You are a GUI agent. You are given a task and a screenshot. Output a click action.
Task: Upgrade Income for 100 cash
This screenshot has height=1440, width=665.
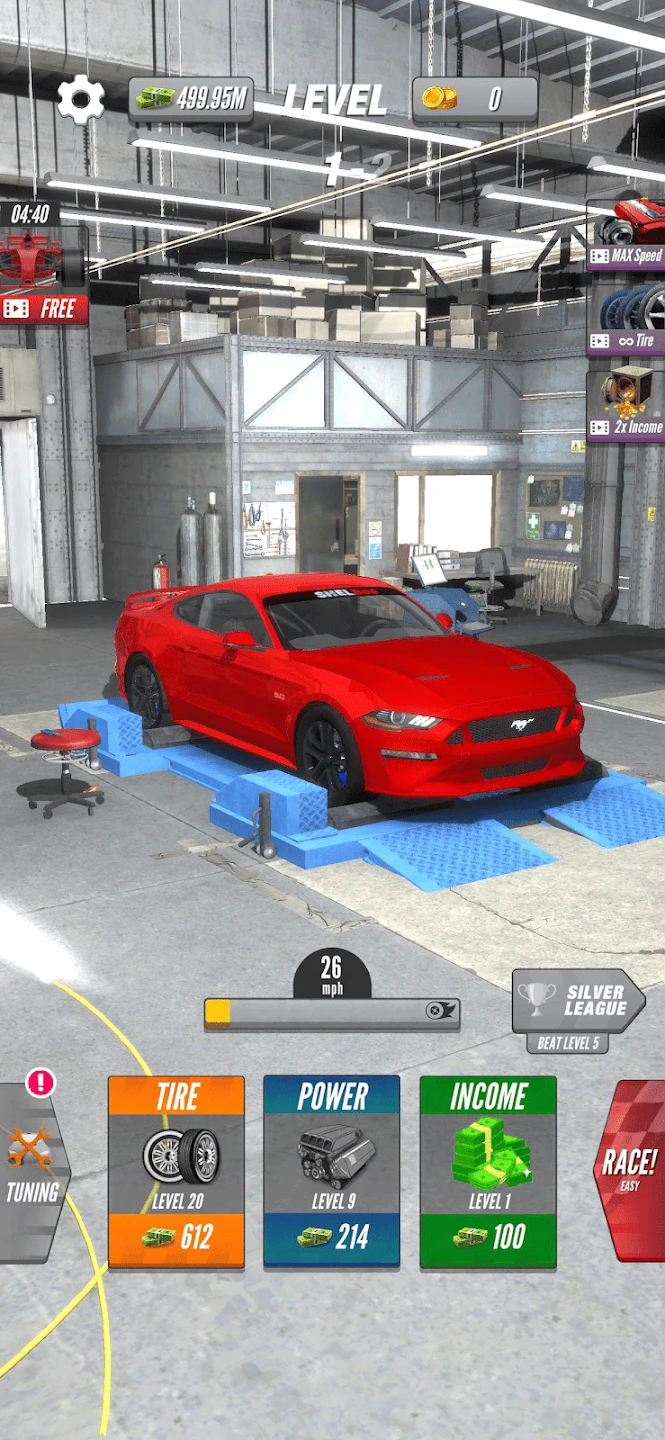coord(488,1171)
